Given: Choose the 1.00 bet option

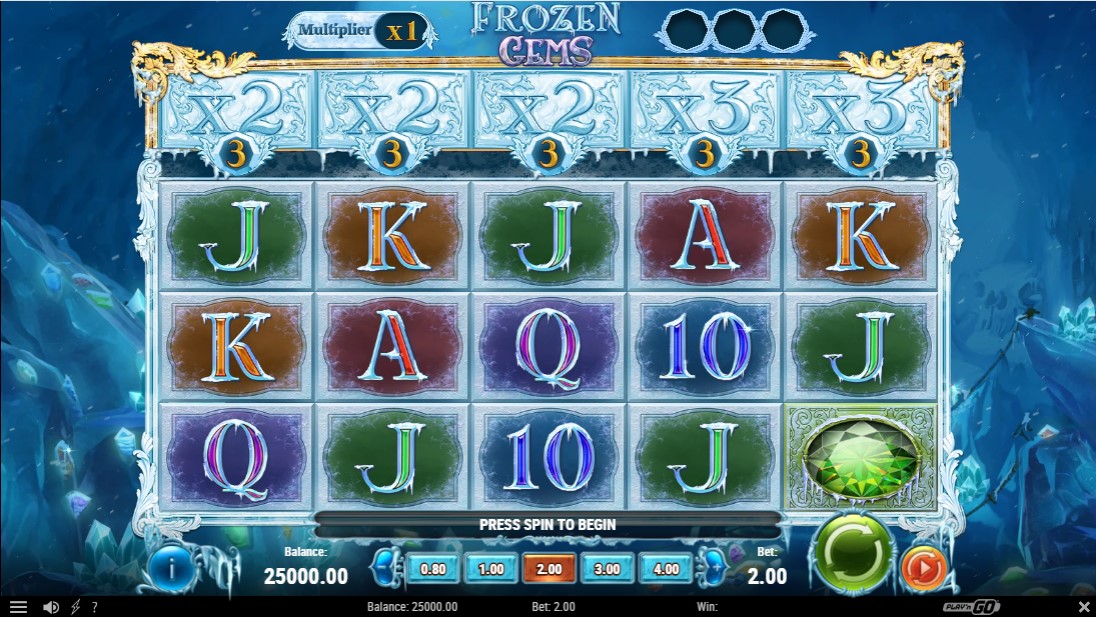Looking at the screenshot, I should (491, 569).
